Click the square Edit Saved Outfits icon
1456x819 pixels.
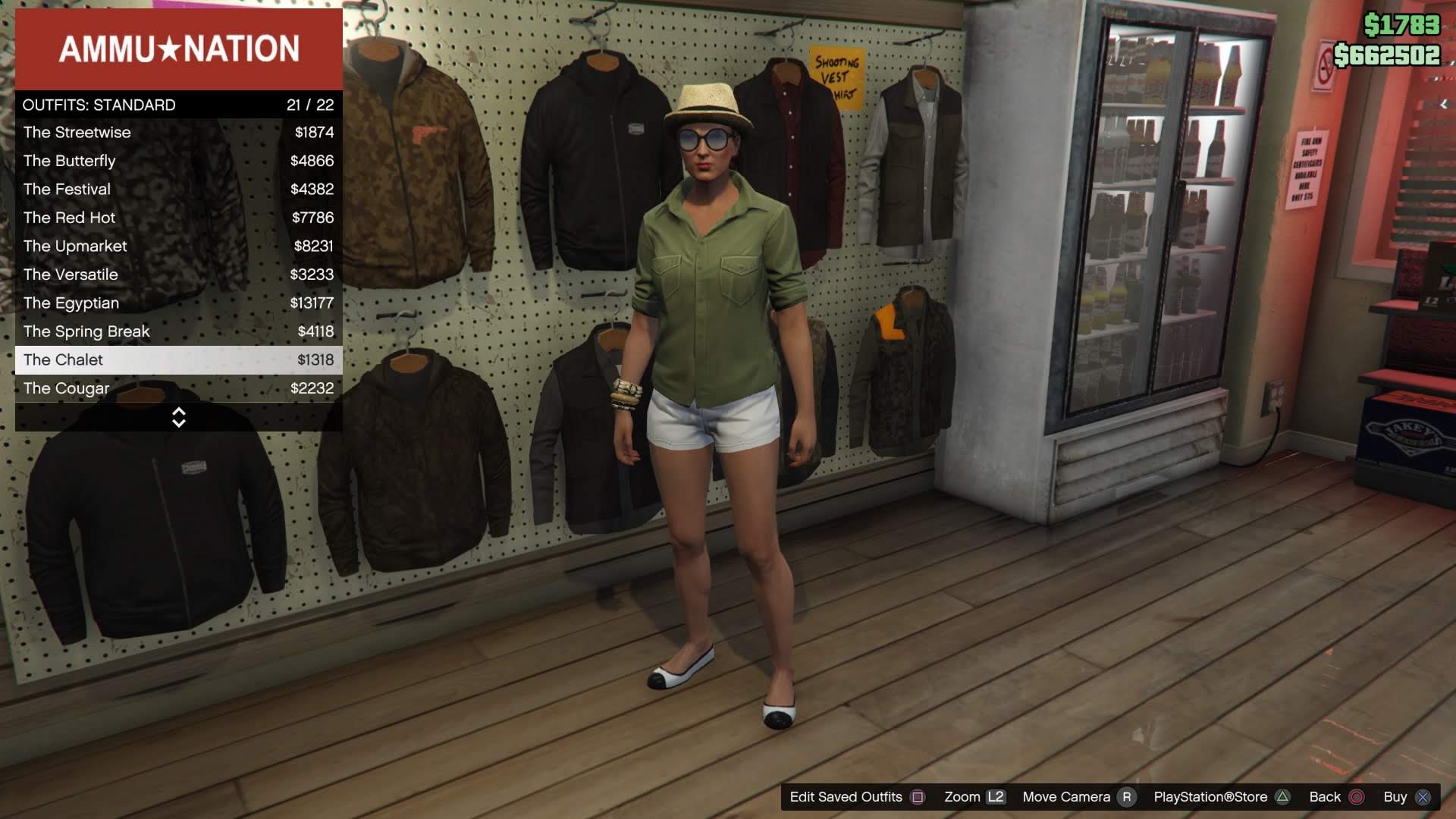point(918,797)
